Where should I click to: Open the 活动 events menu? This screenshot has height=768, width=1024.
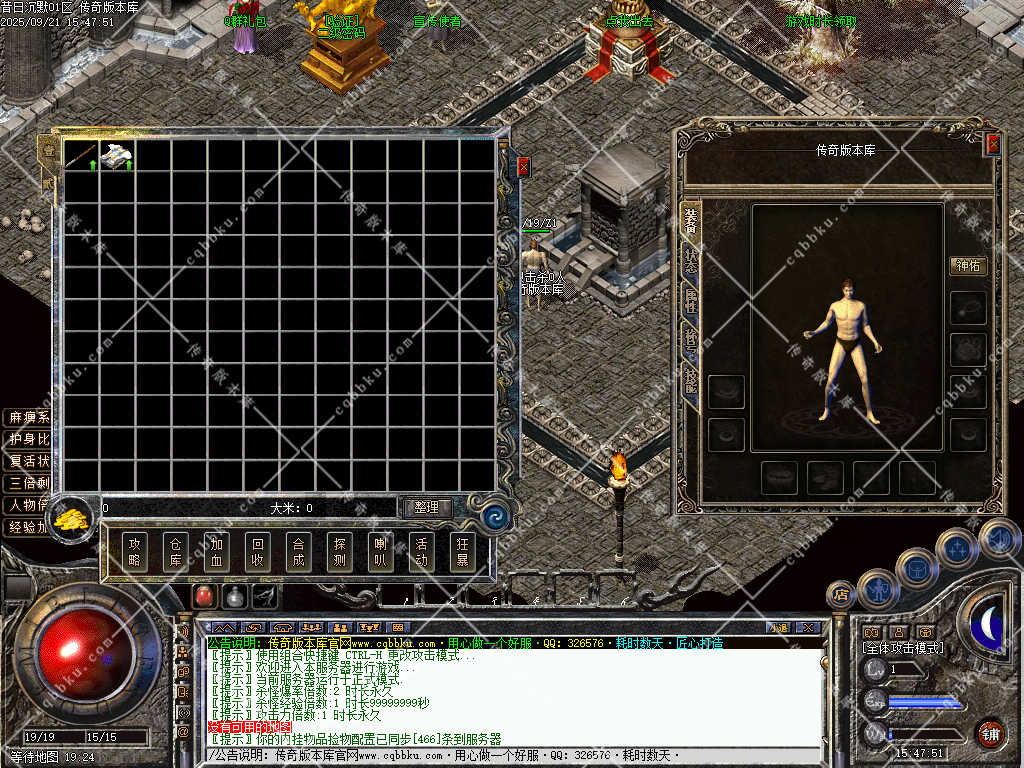coord(421,552)
